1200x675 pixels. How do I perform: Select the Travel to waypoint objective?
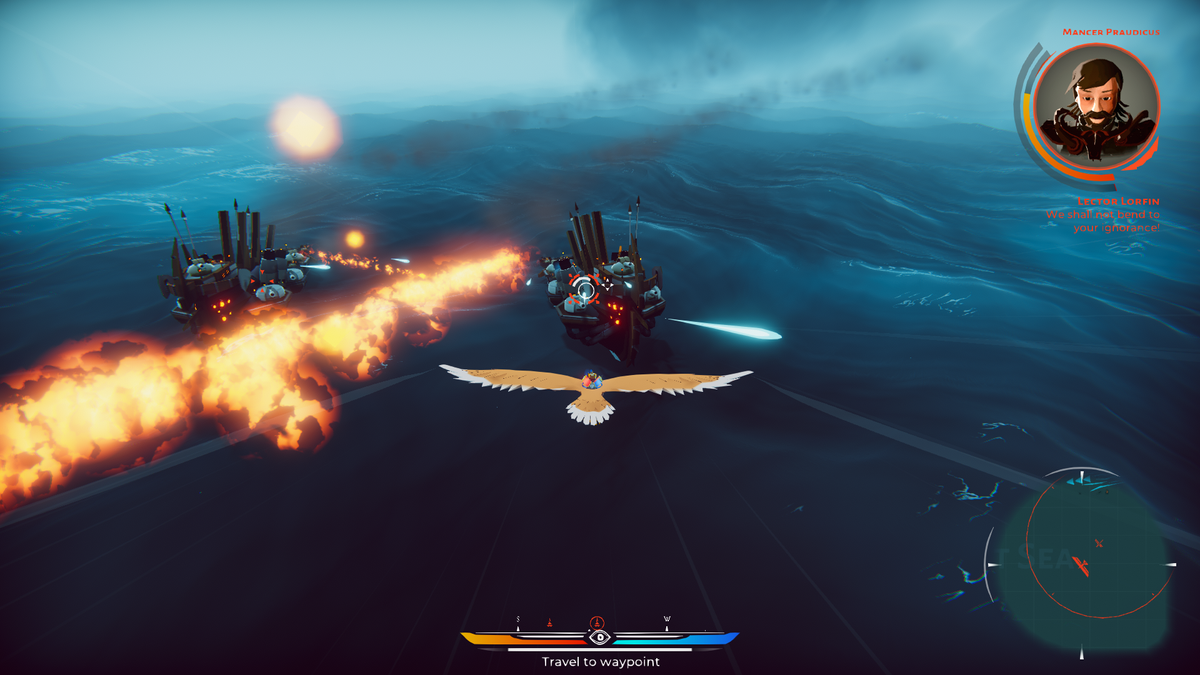point(600,661)
